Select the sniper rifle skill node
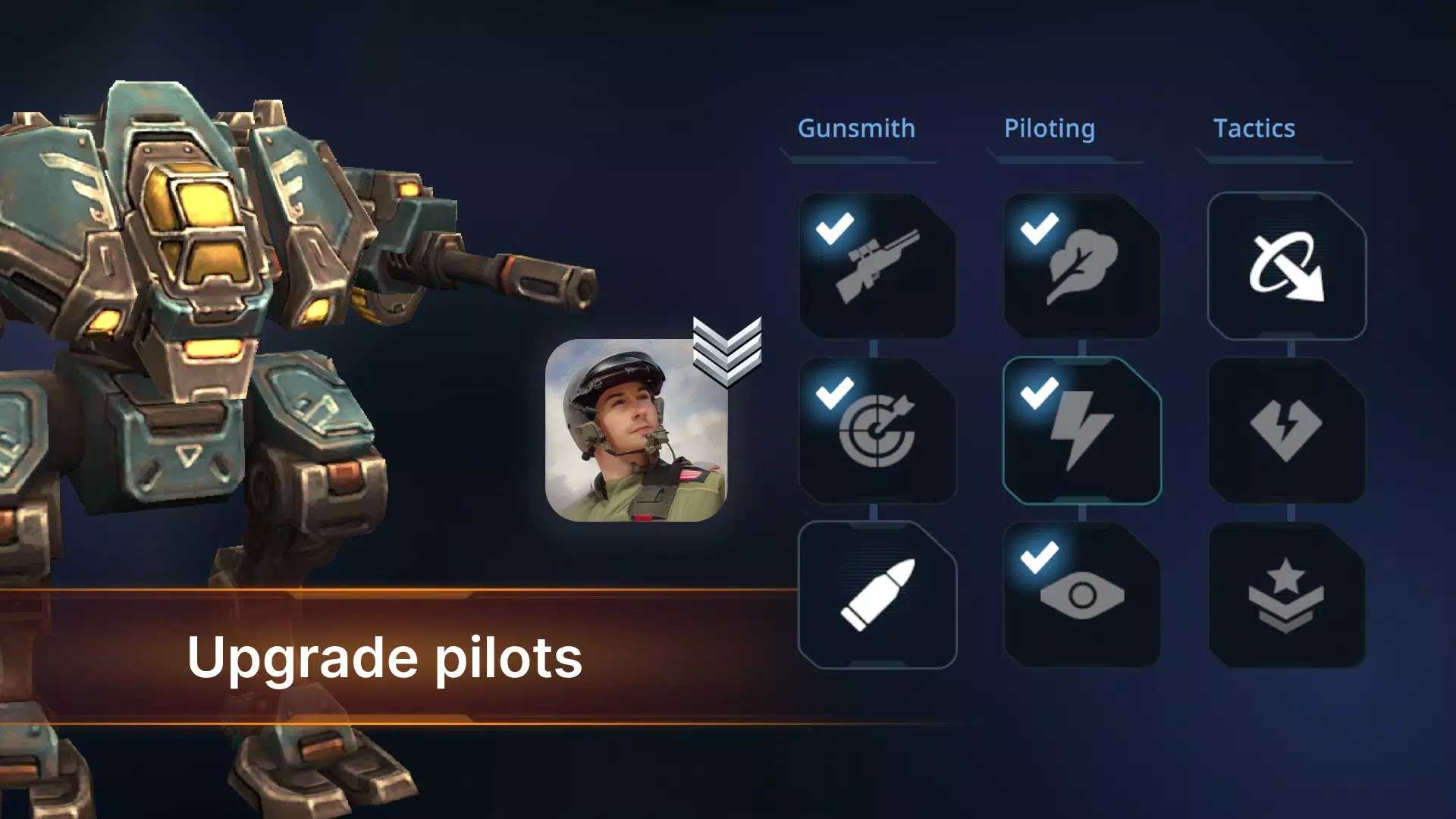The height and width of the screenshot is (819, 1456). click(877, 265)
